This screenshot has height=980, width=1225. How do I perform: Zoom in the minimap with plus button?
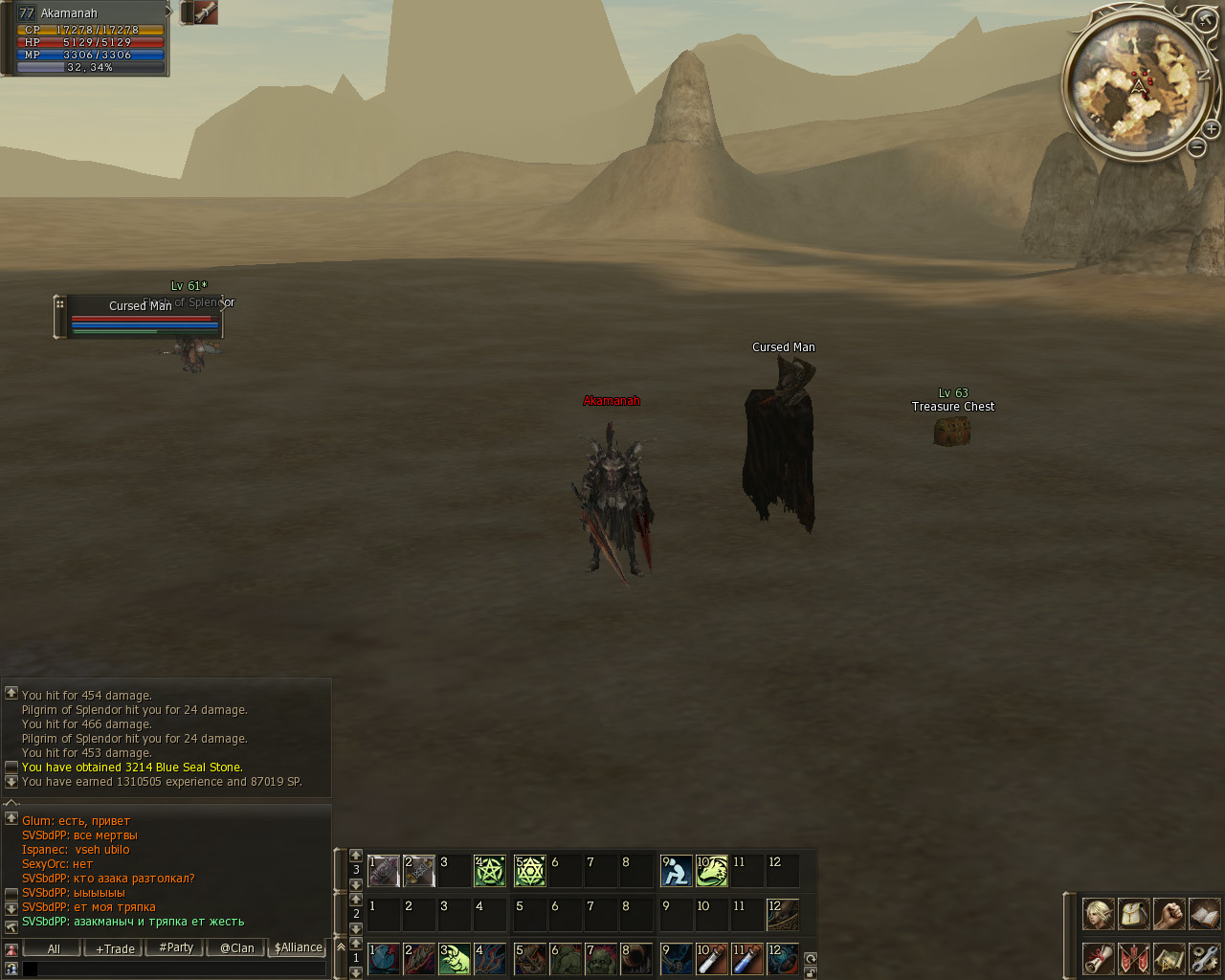(1211, 129)
